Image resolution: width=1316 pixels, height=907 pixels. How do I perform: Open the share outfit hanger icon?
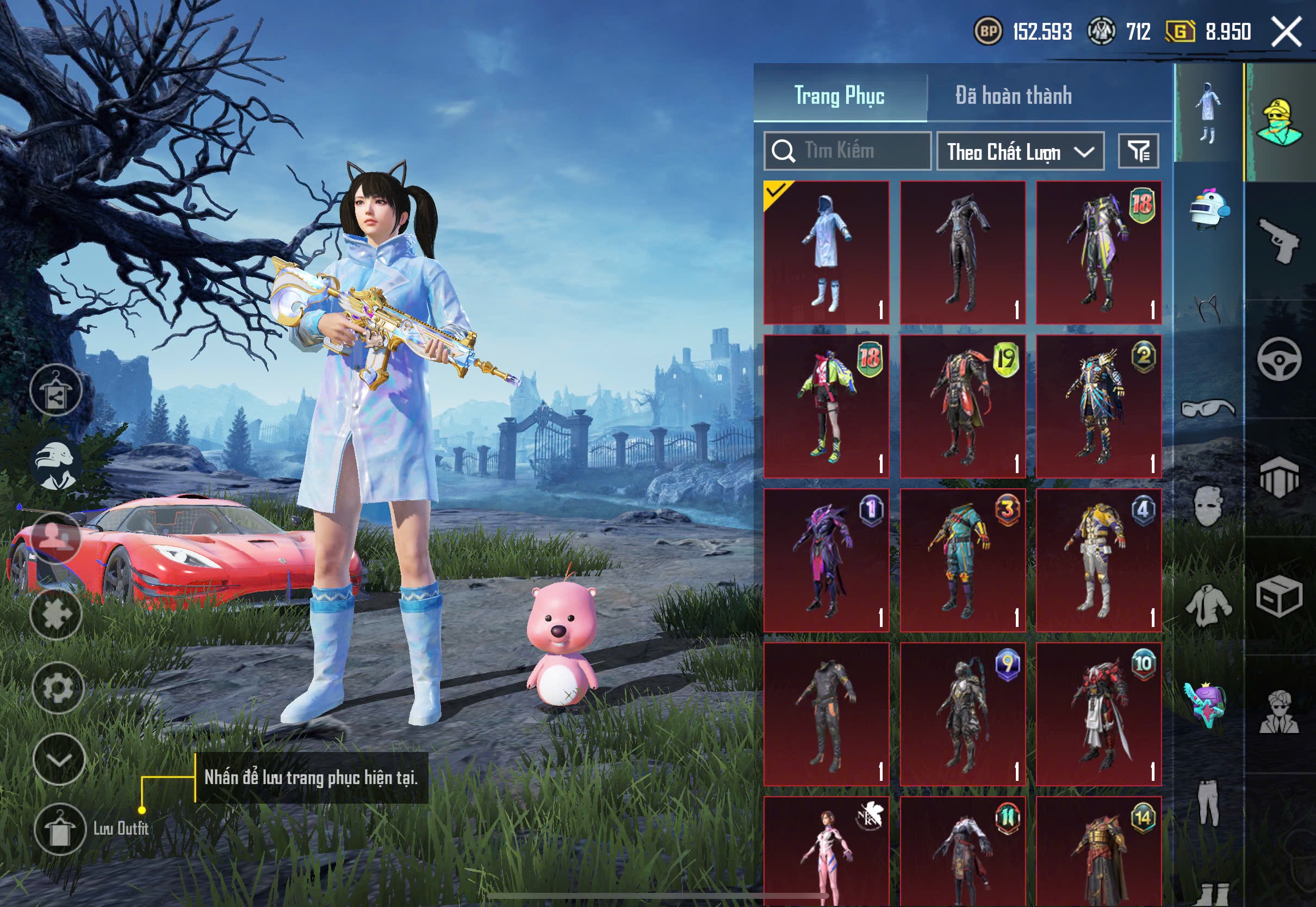(x=55, y=390)
